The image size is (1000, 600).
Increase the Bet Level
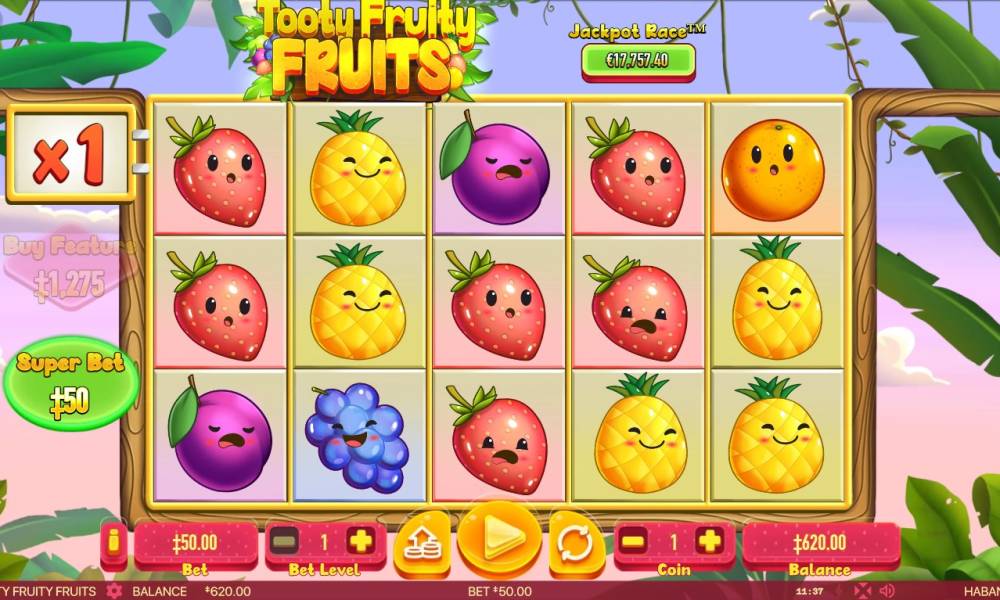pos(360,542)
